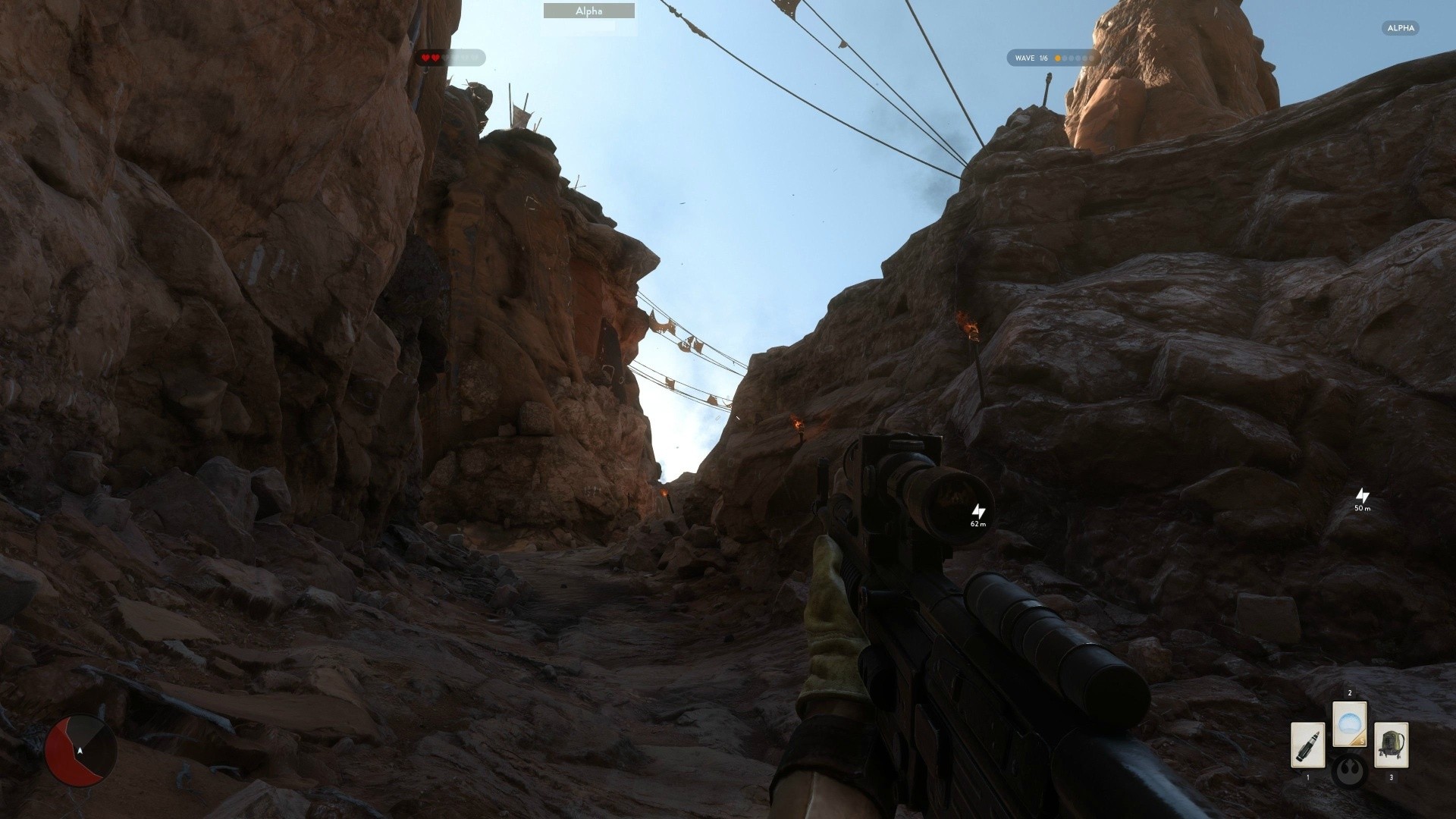Screen dimensions: 1456x819
Task: Click a red extra-life heart icon
Action: click(425, 58)
